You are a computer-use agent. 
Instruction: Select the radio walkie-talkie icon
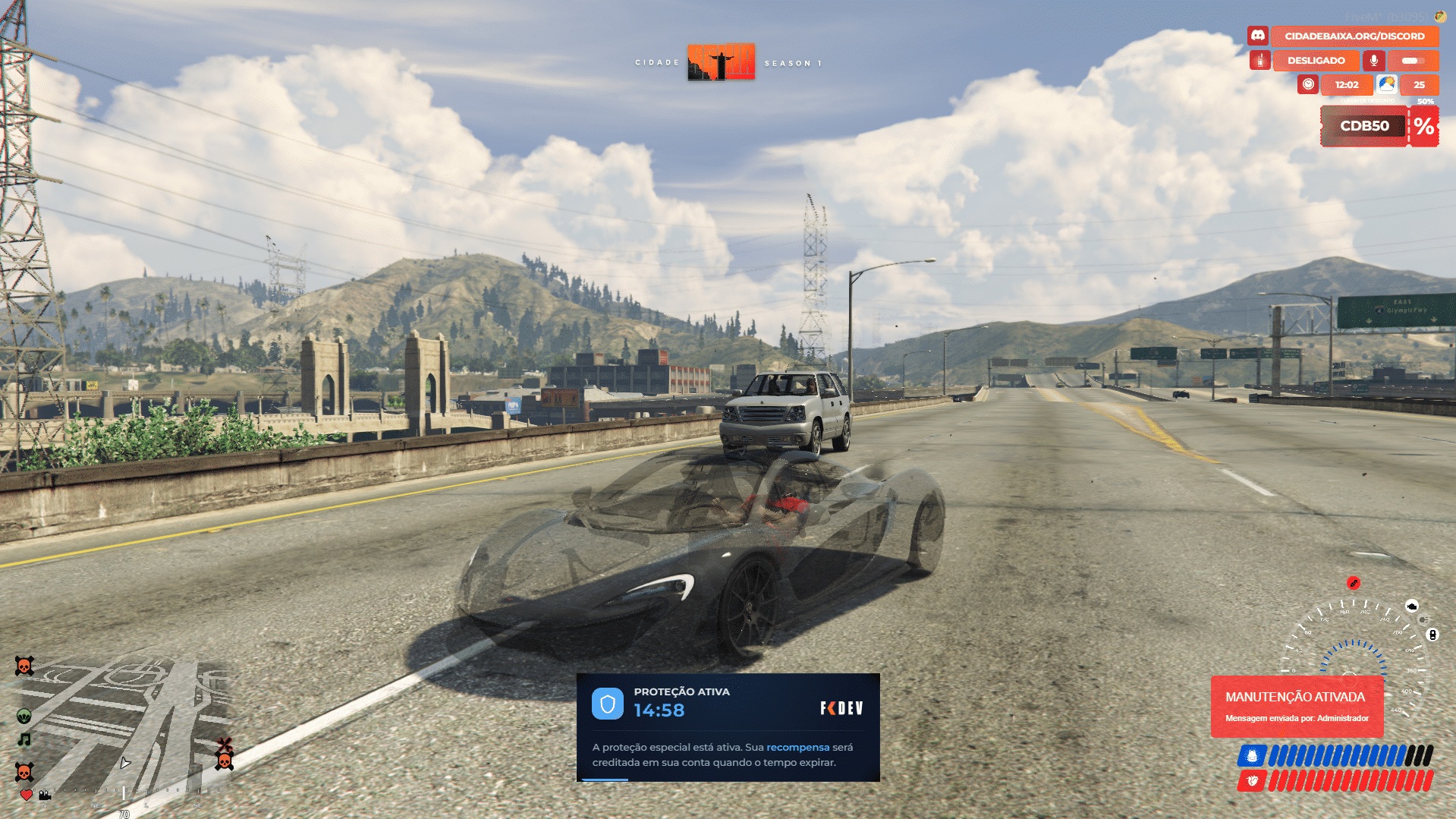pos(1259,60)
